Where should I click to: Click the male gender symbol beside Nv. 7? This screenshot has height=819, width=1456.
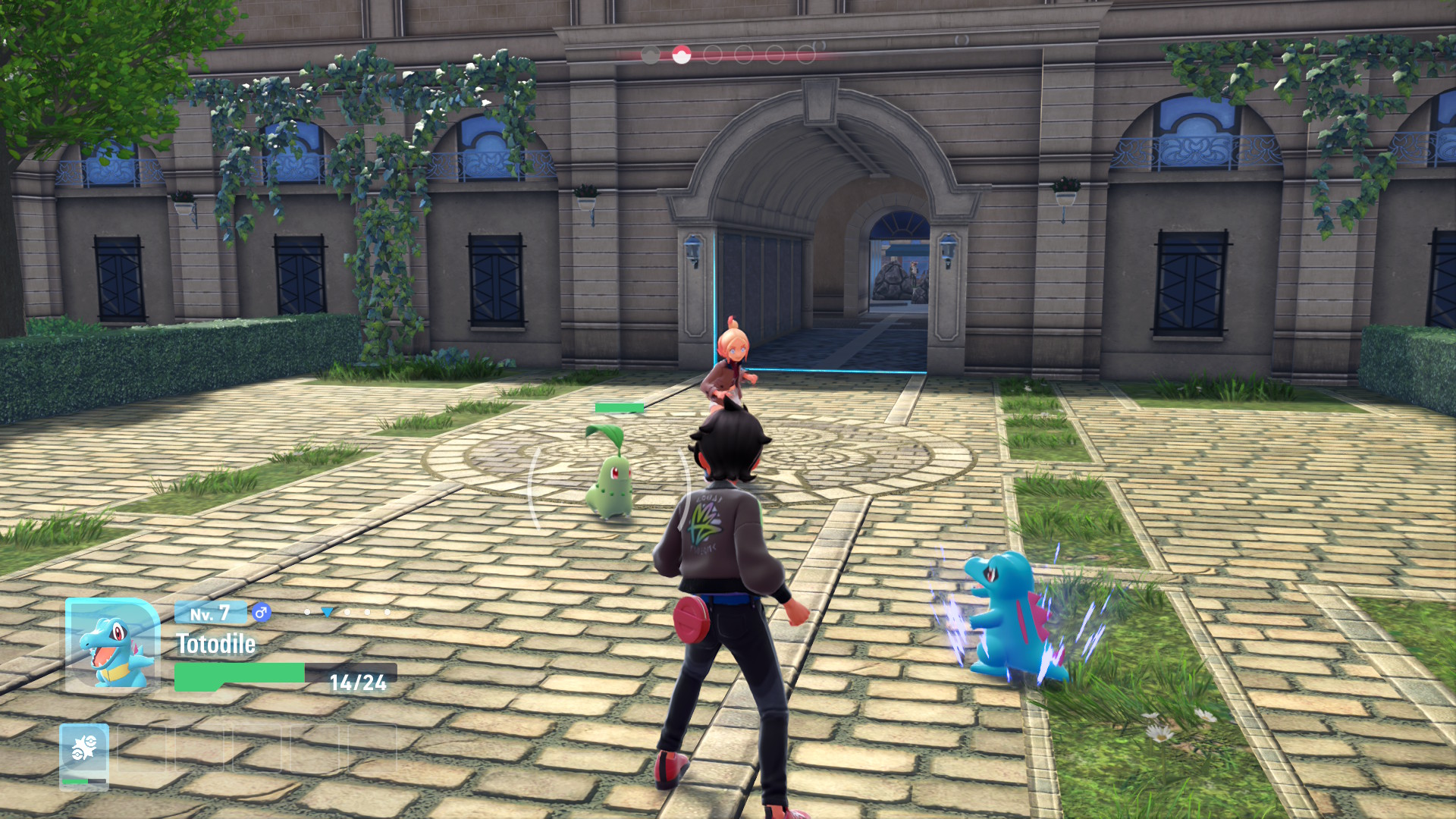(x=260, y=613)
